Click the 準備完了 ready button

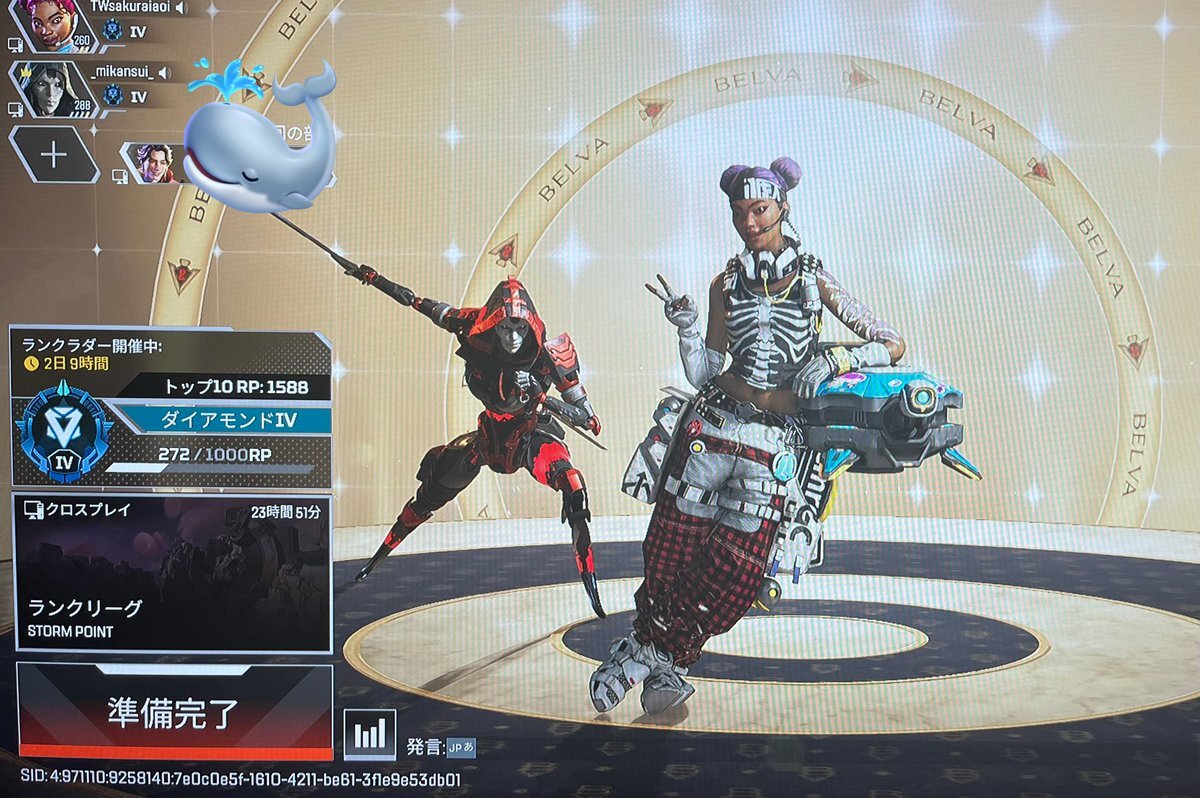click(x=174, y=711)
